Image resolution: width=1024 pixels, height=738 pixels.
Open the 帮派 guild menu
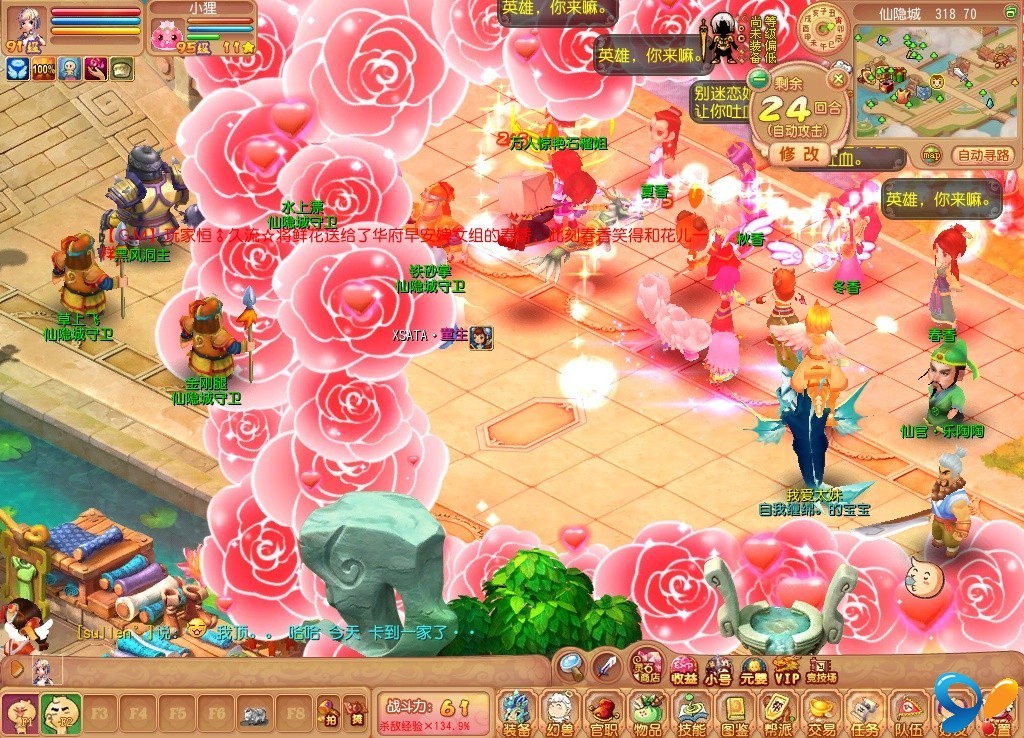coord(778,712)
